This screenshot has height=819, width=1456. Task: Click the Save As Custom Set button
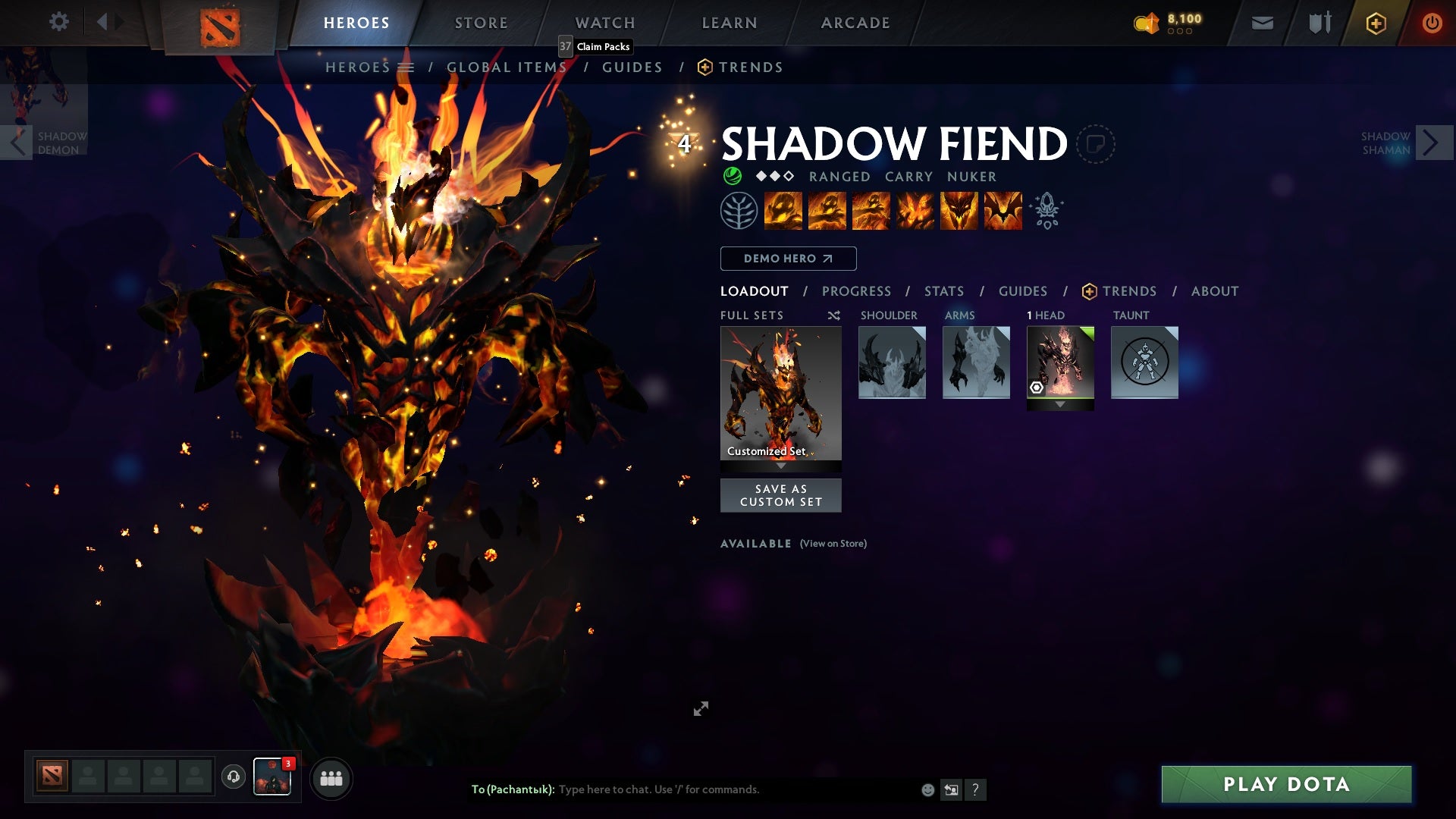781,495
